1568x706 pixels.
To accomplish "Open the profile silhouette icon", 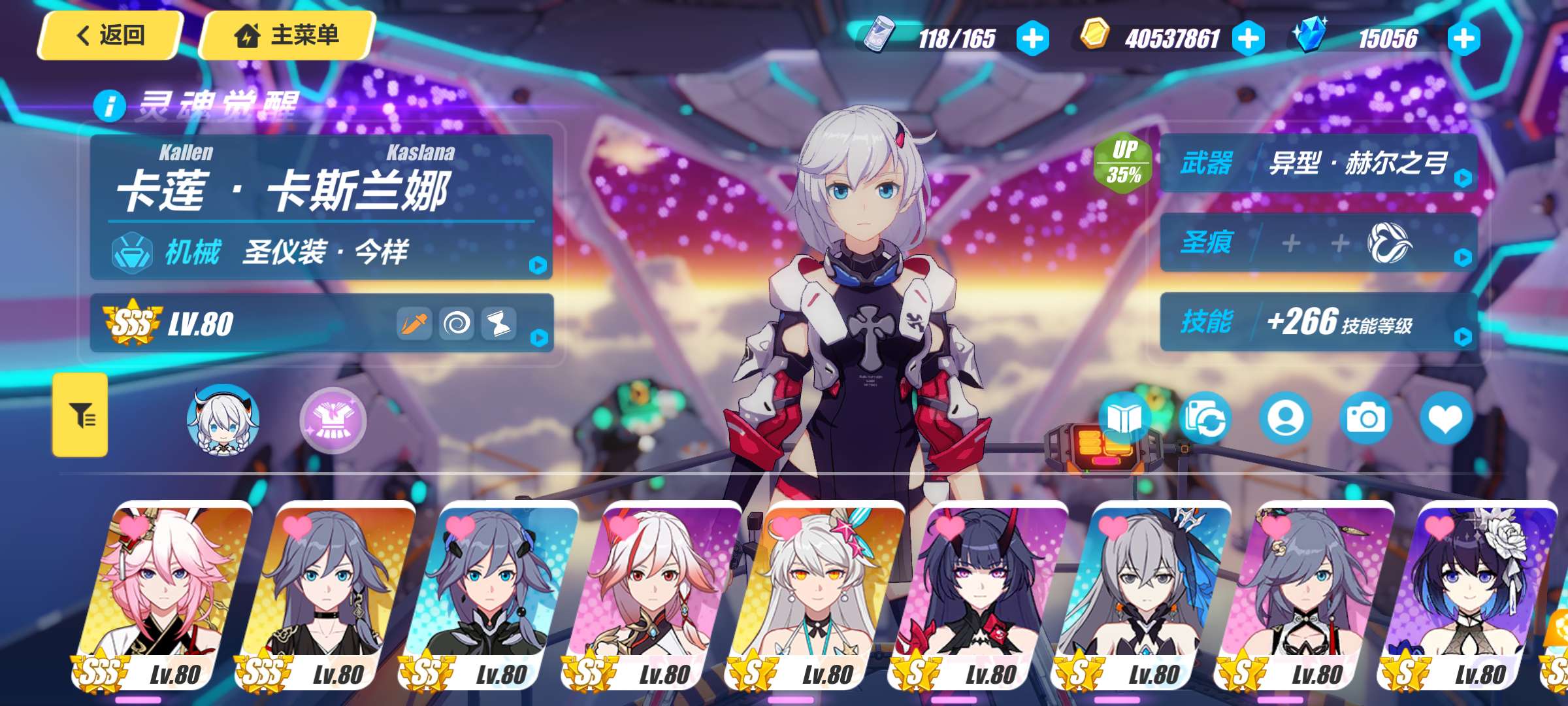I will [1285, 418].
